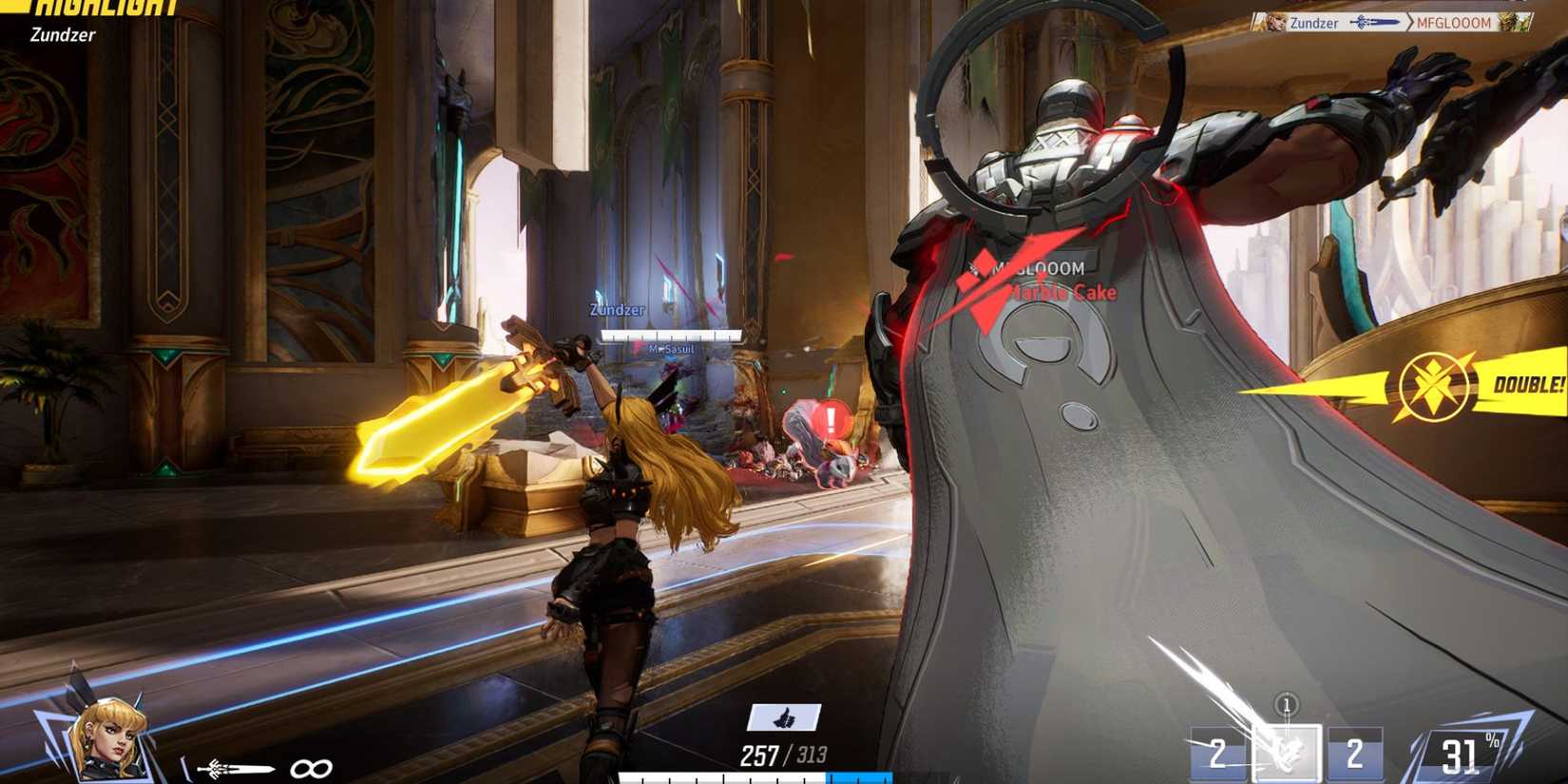Click the thumbs-up like icon
This screenshot has height=784, width=1568.
784,719
